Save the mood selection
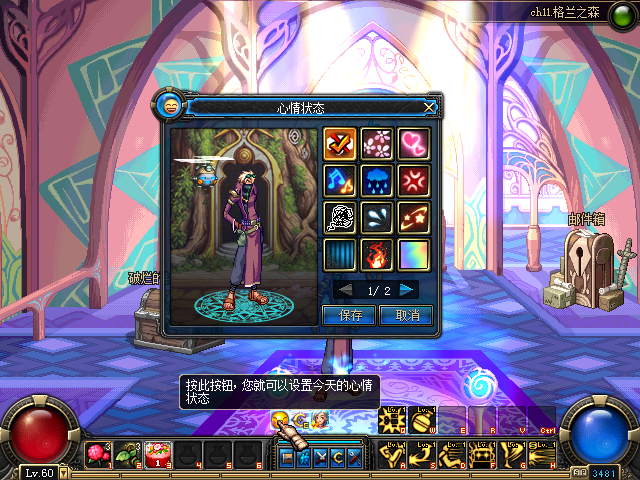640x480 pixels. (349, 315)
